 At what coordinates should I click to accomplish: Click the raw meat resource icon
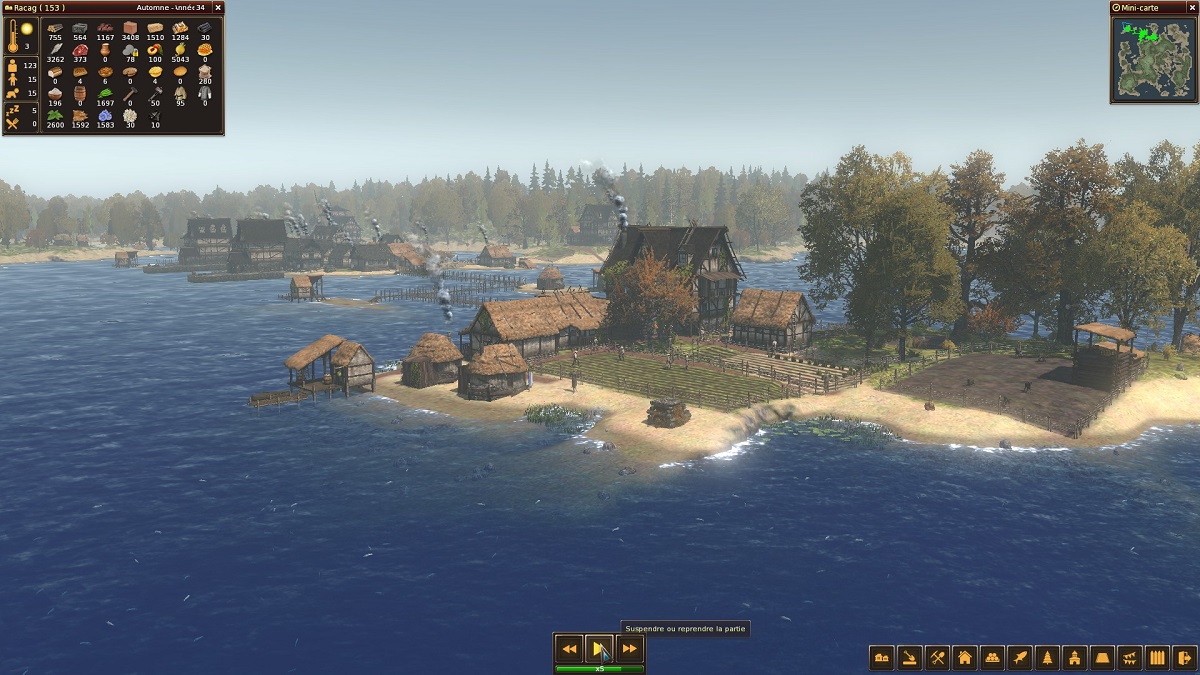80,50
